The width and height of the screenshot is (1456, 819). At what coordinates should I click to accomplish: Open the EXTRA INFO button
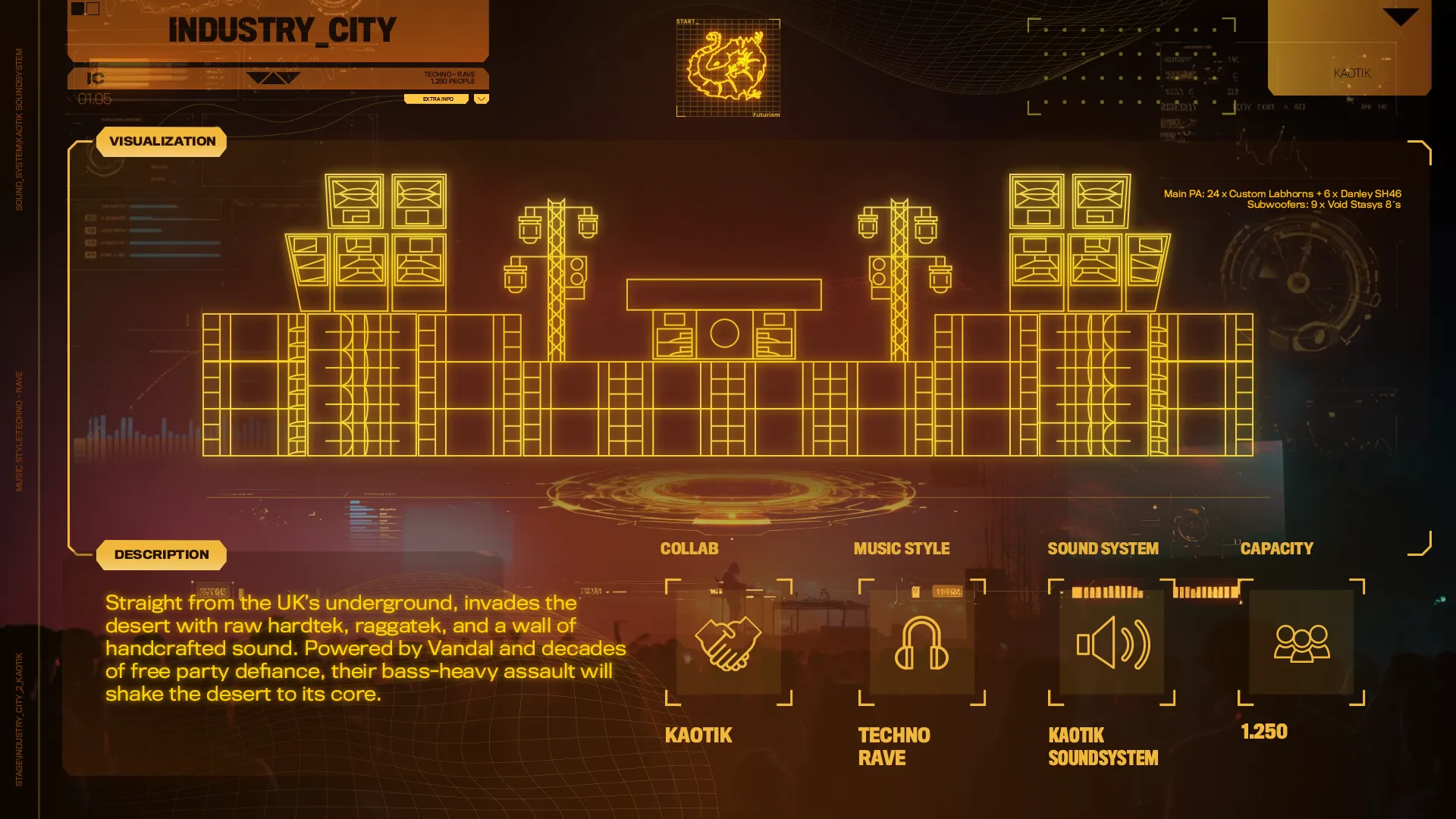pos(437,99)
